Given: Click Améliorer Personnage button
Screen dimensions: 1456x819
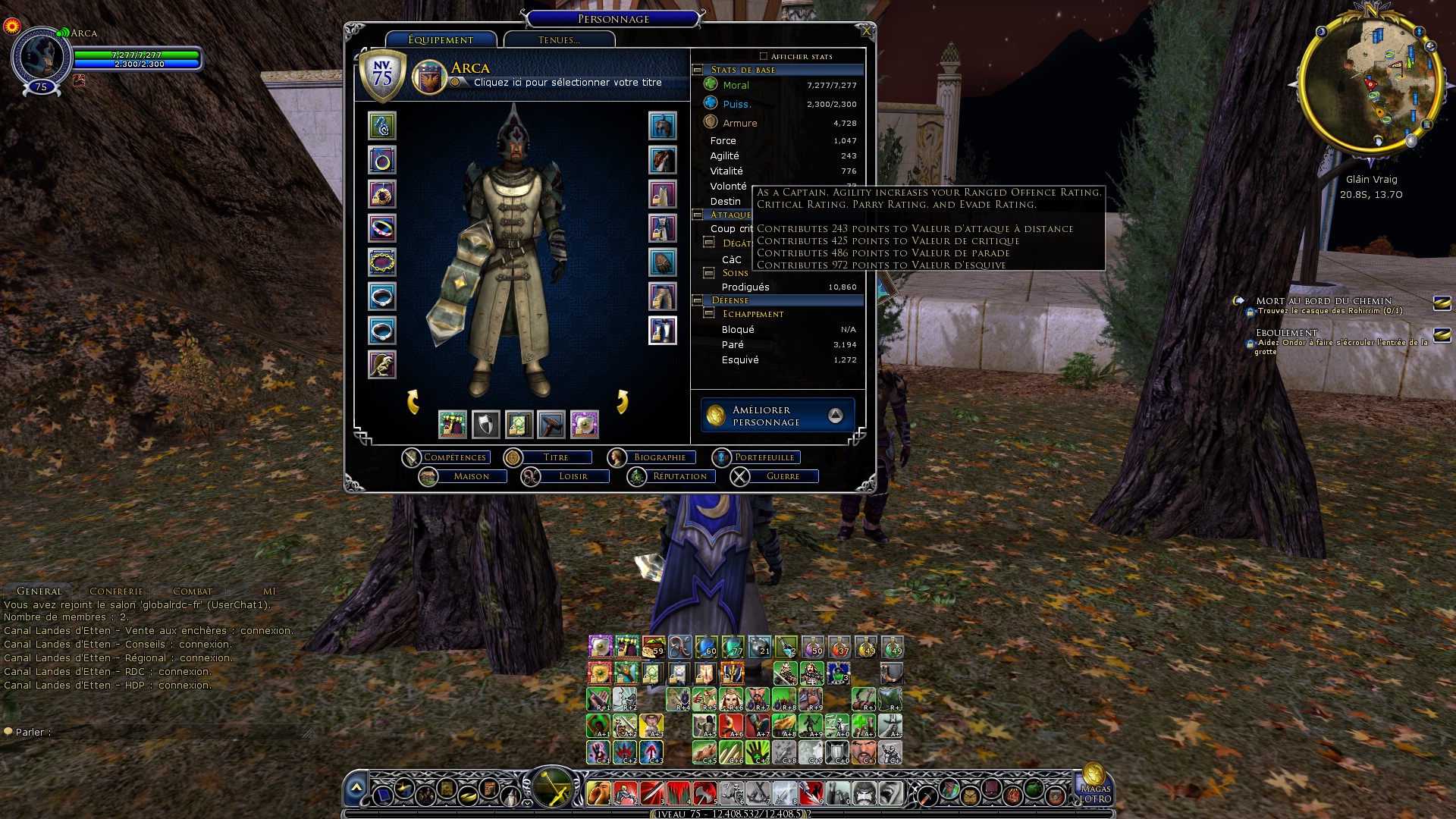Looking at the screenshot, I should click(778, 416).
